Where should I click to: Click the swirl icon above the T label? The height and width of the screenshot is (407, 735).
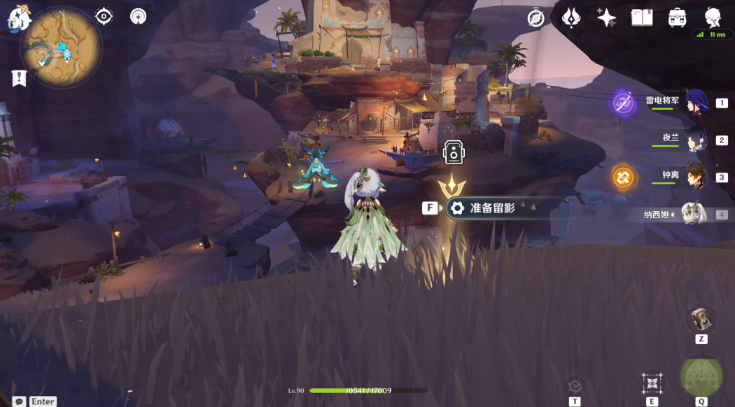click(574, 386)
